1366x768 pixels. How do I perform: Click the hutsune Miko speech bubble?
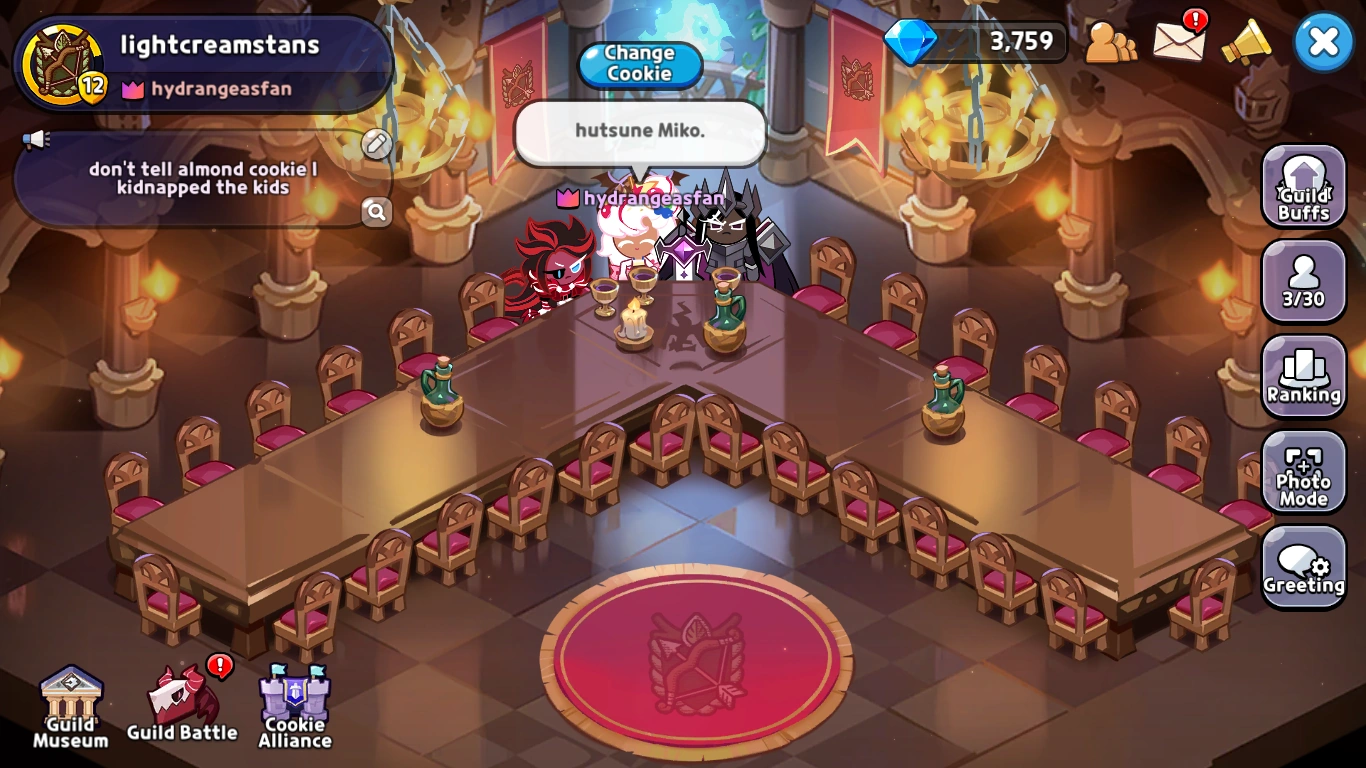[639, 130]
